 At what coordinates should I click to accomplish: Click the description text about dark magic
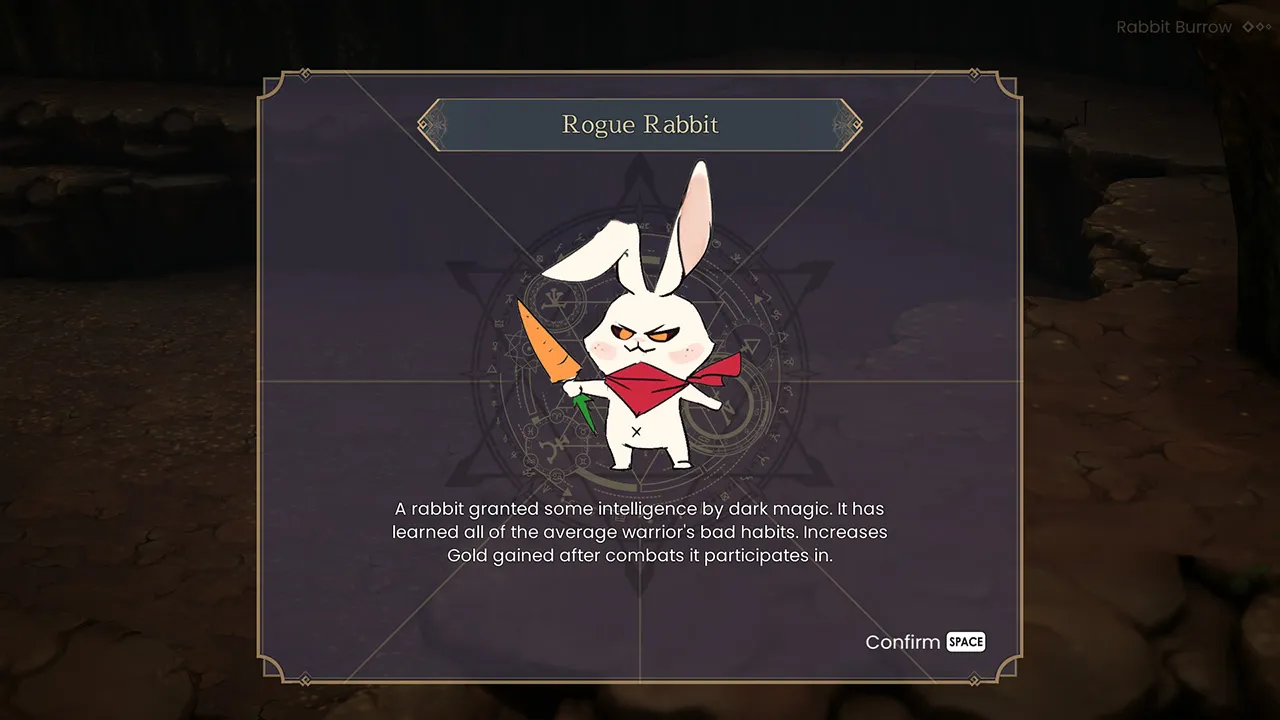pyautogui.click(x=640, y=532)
